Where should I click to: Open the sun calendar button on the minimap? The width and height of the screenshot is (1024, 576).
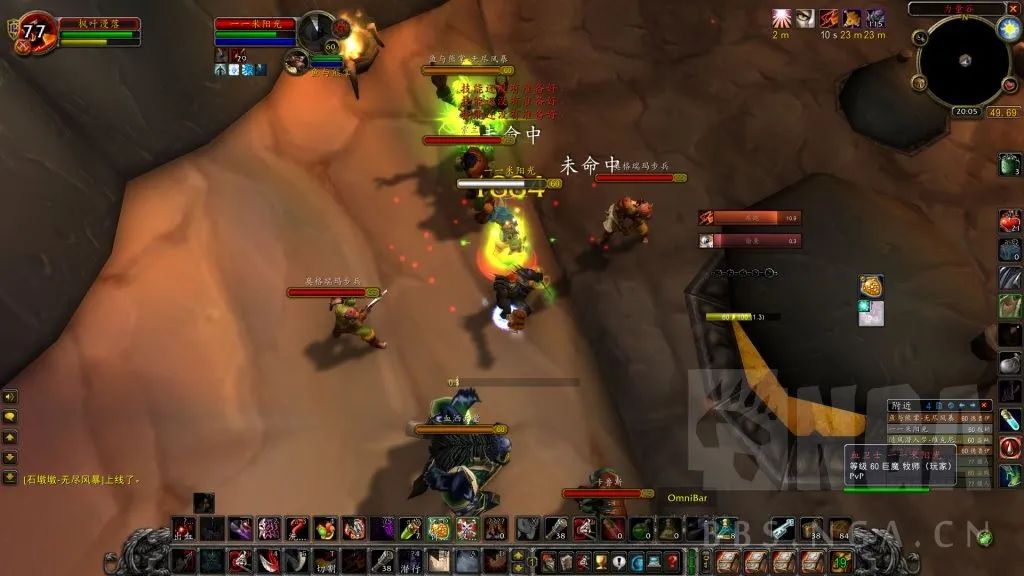tap(1008, 28)
